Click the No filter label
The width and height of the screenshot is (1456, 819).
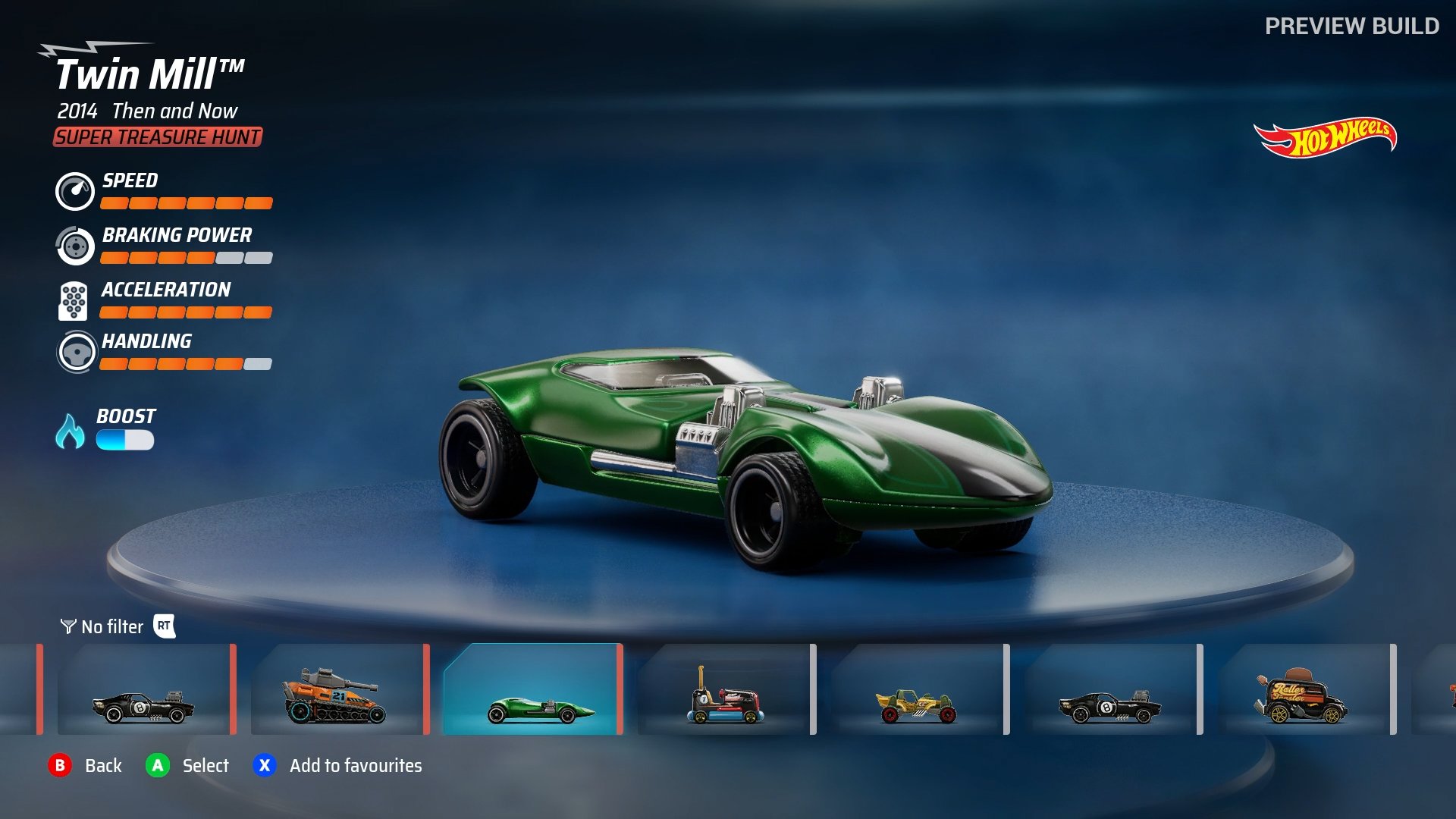pyautogui.click(x=112, y=627)
